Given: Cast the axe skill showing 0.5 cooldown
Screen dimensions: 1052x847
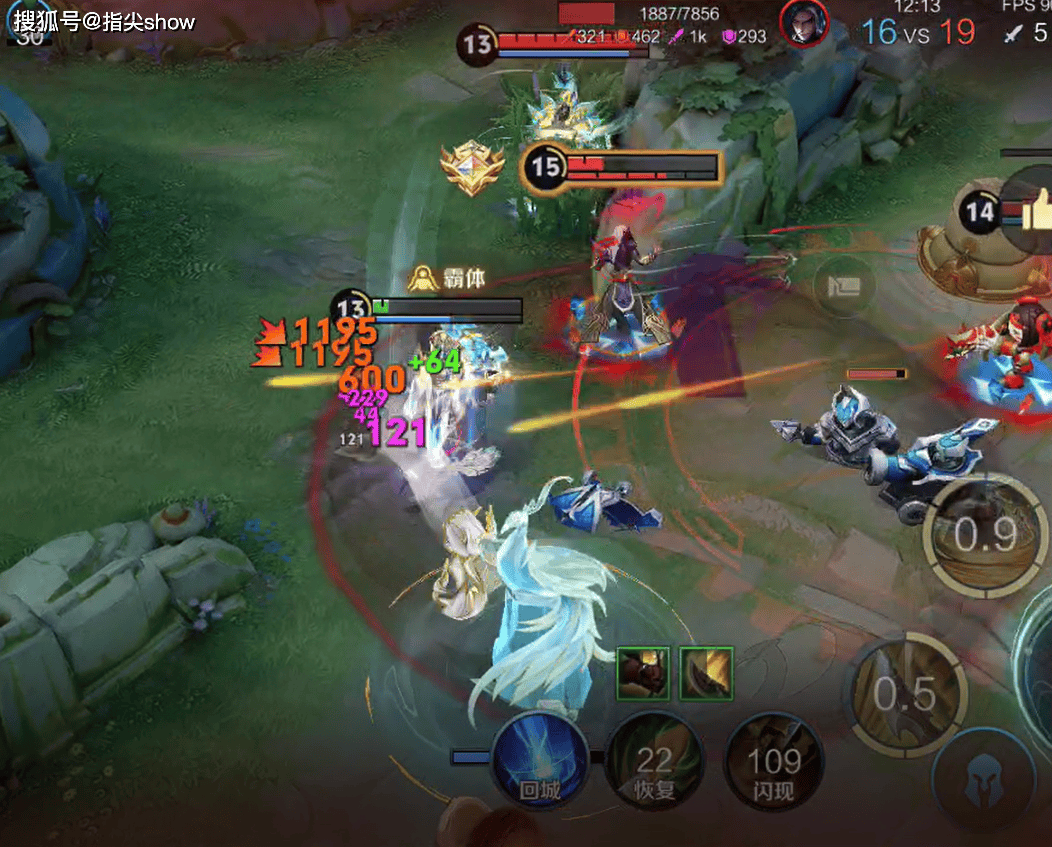Looking at the screenshot, I should point(906,692).
